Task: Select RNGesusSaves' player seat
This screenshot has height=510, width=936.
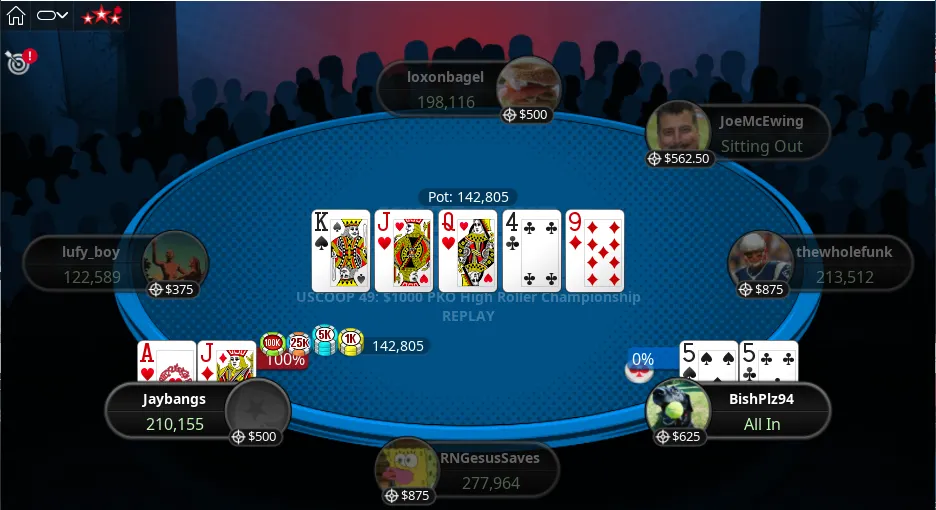Action: [x=488, y=470]
